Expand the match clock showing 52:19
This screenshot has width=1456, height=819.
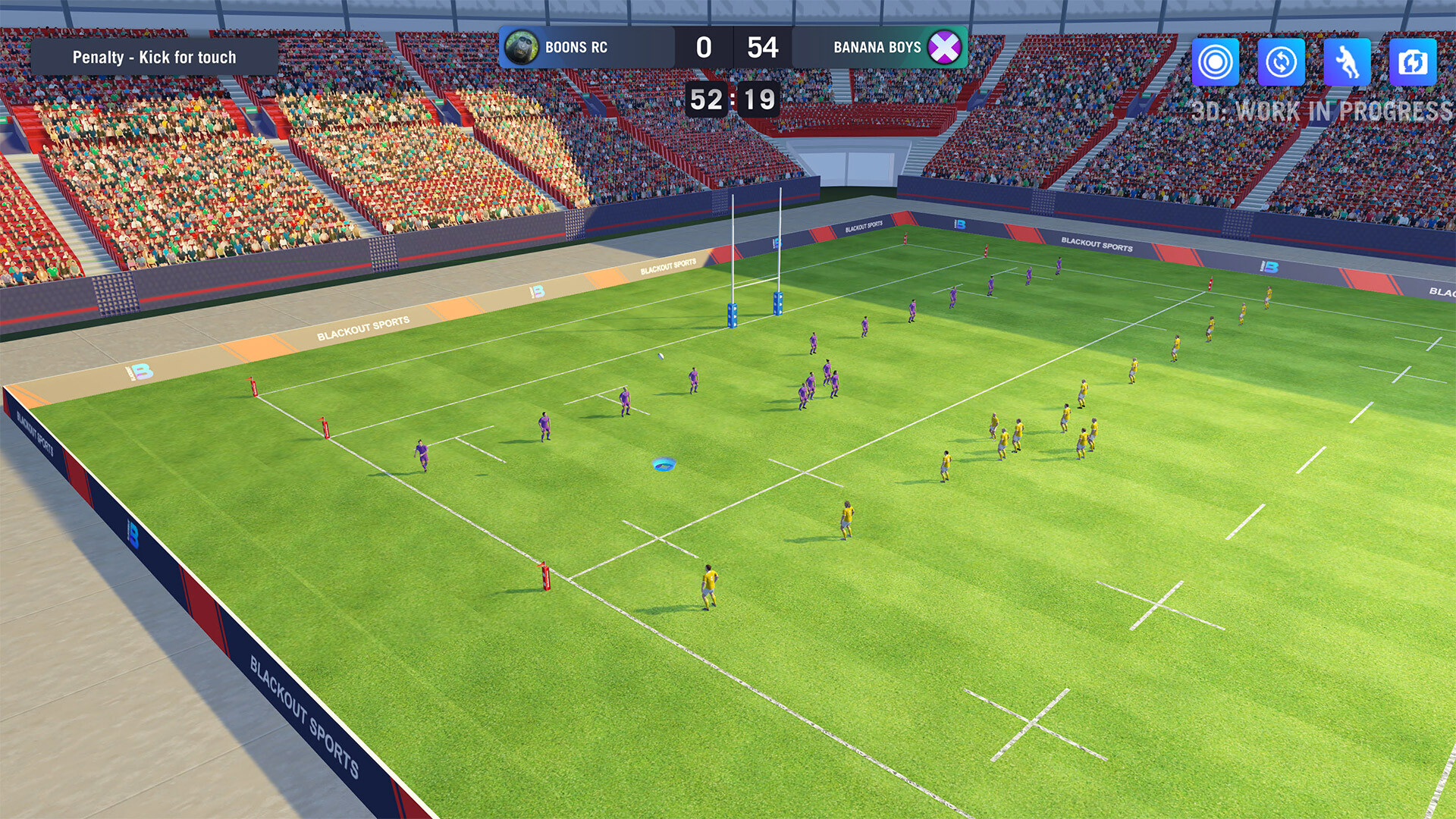(734, 99)
